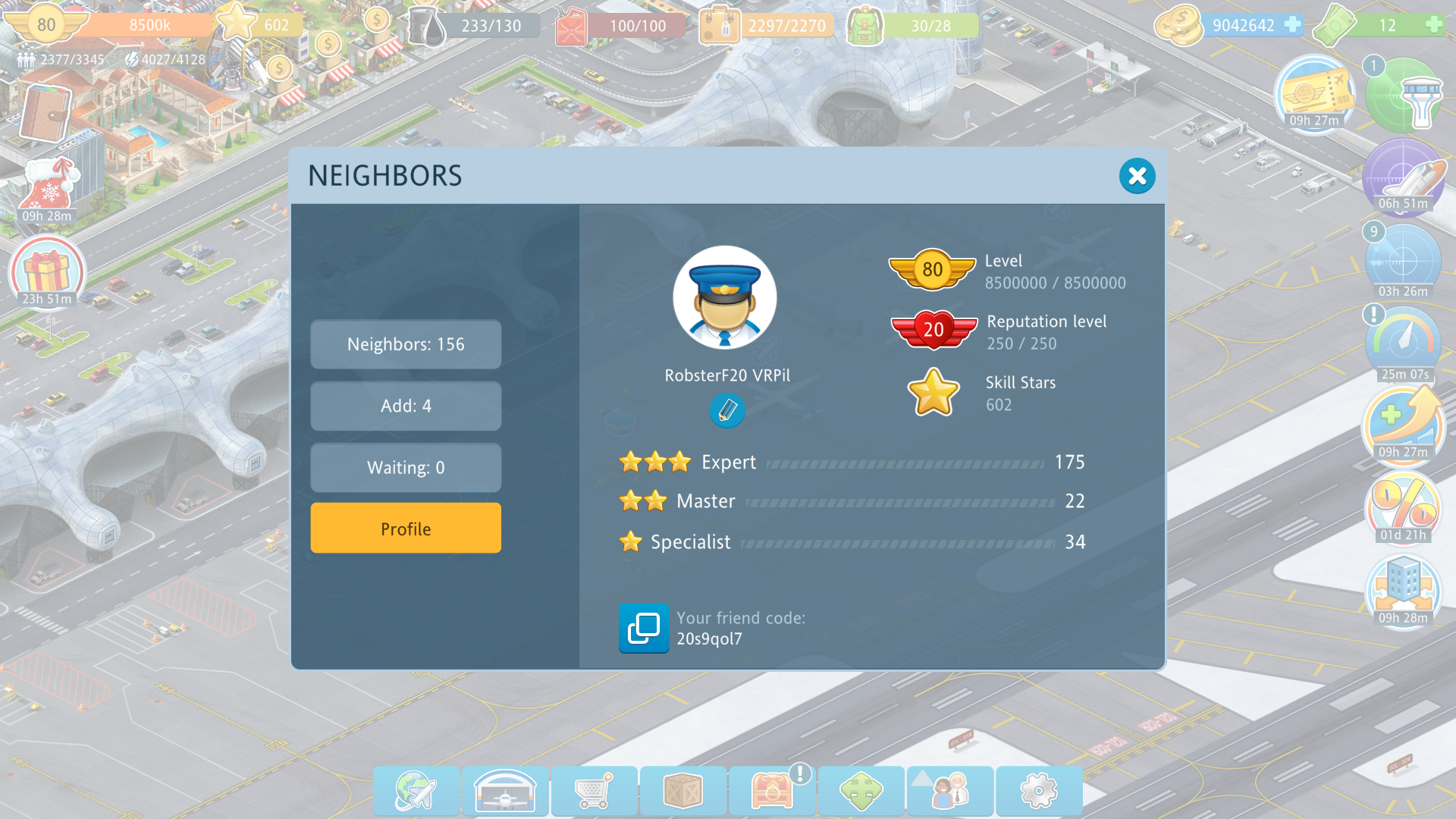Viewport: 1456px width, 819px height.
Task: Select the Profile tab
Action: [406, 529]
